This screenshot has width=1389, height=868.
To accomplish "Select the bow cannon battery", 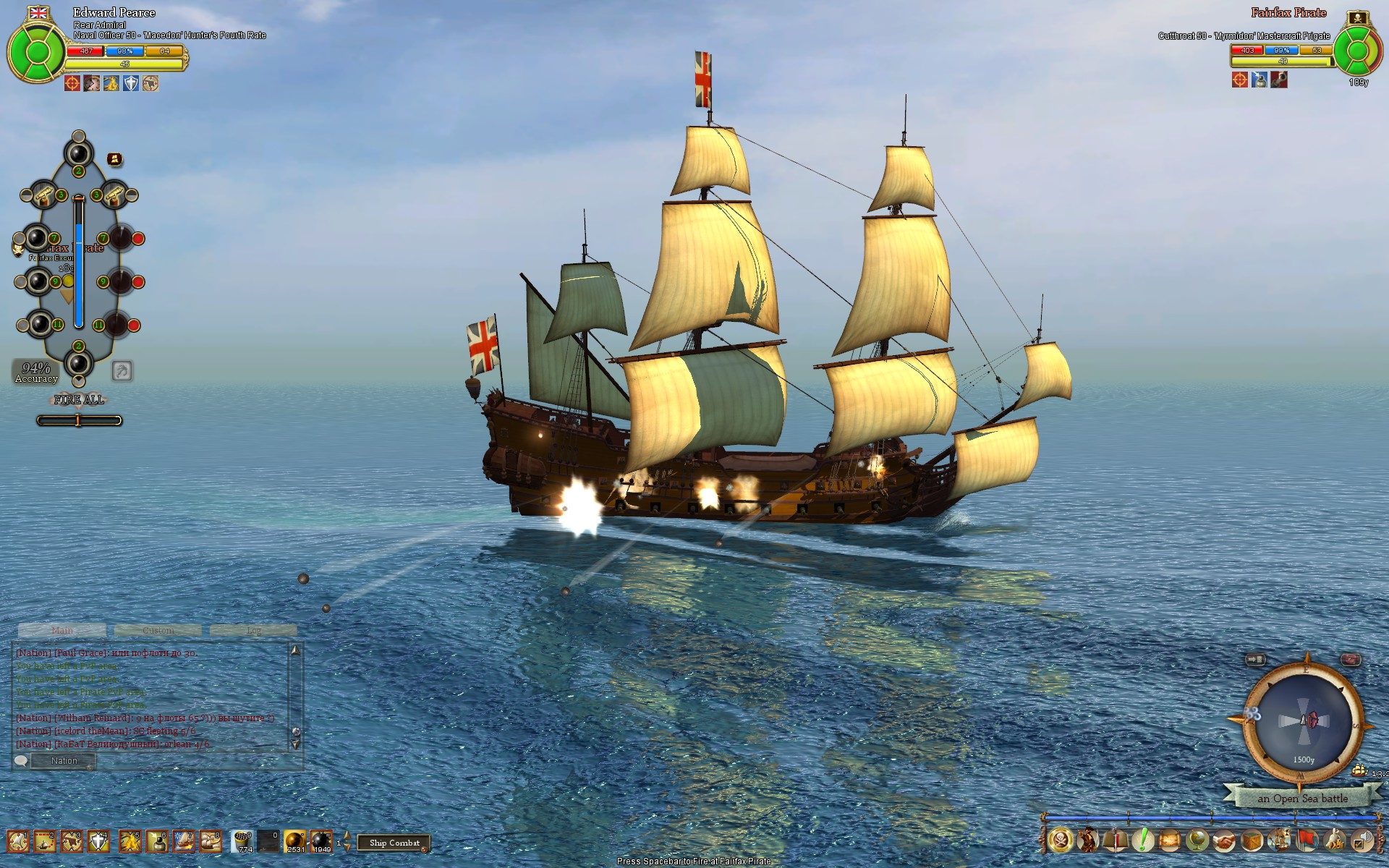I will [78, 153].
